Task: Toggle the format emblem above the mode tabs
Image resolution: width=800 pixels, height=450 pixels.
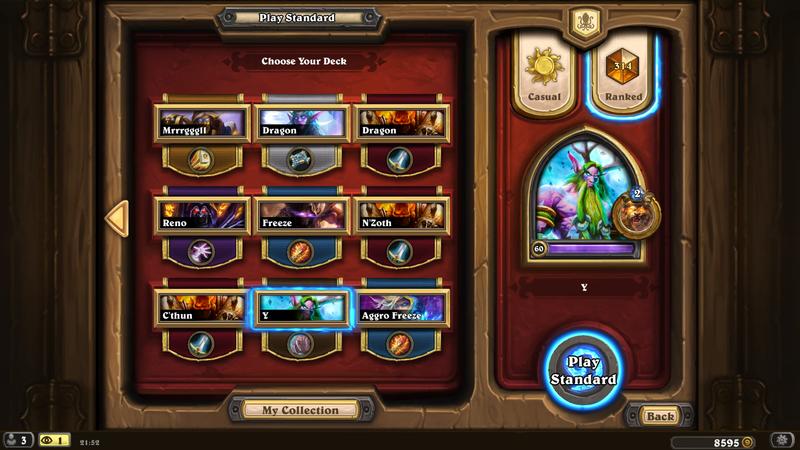Action: click(583, 21)
